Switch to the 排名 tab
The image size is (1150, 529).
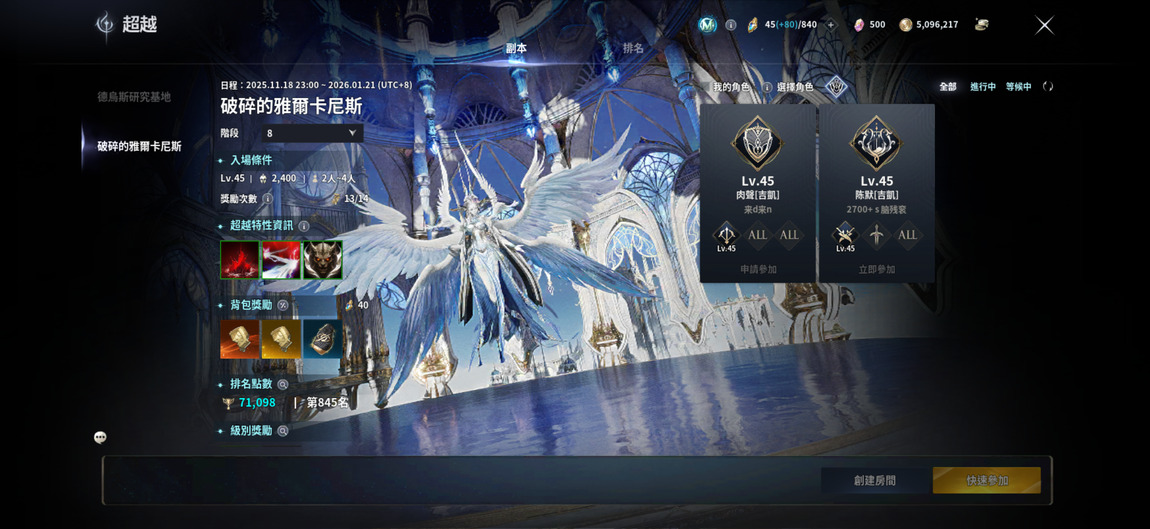click(633, 48)
